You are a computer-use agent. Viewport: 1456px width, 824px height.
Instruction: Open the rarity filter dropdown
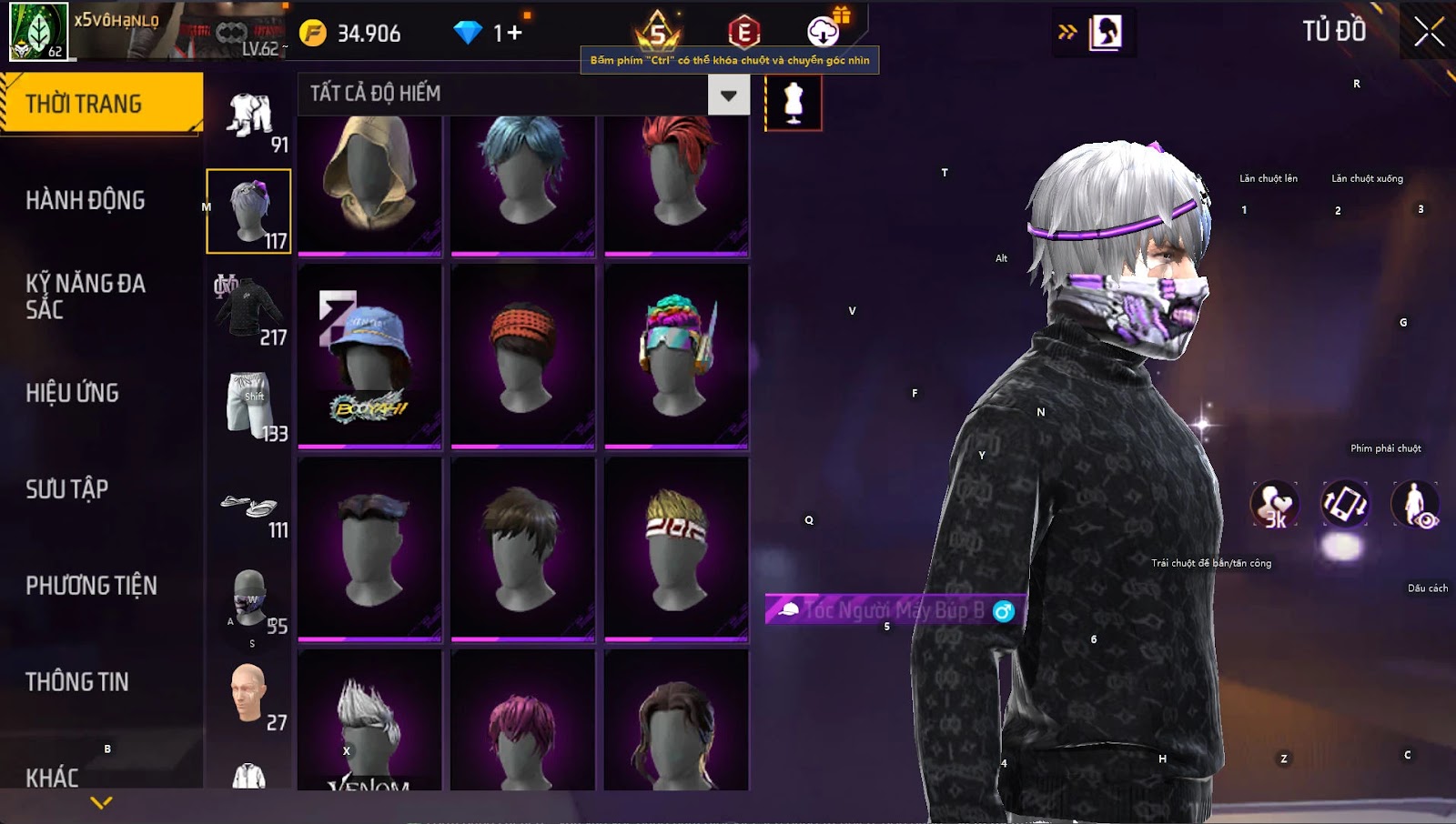click(x=728, y=95)
